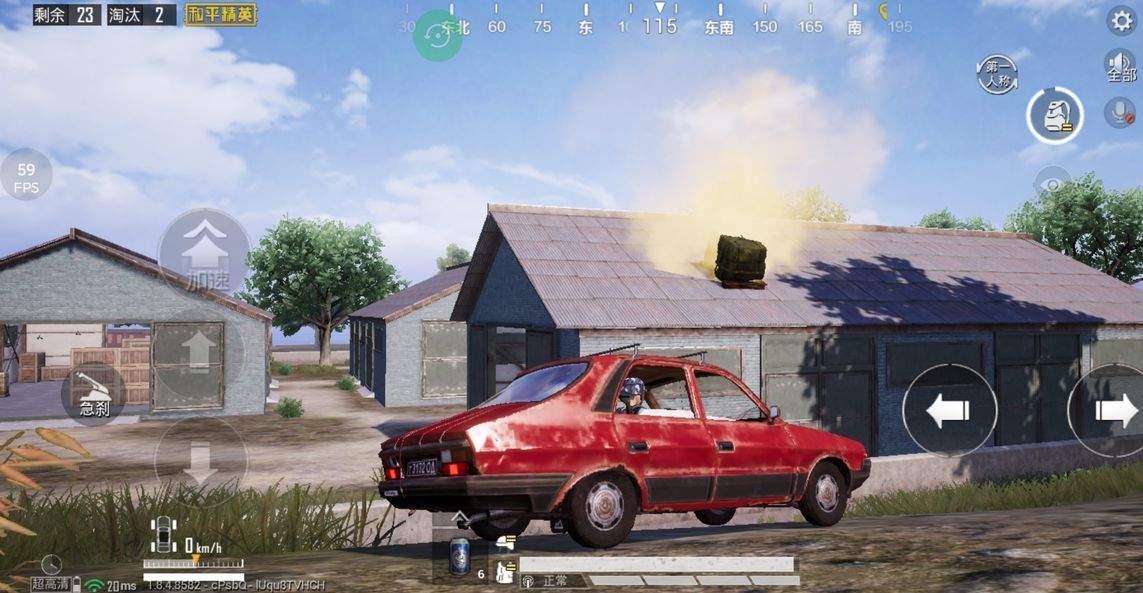Drive forward with the up arrow button
The height and width of the screenshot is (593, 1143).
tap(199, 352)
